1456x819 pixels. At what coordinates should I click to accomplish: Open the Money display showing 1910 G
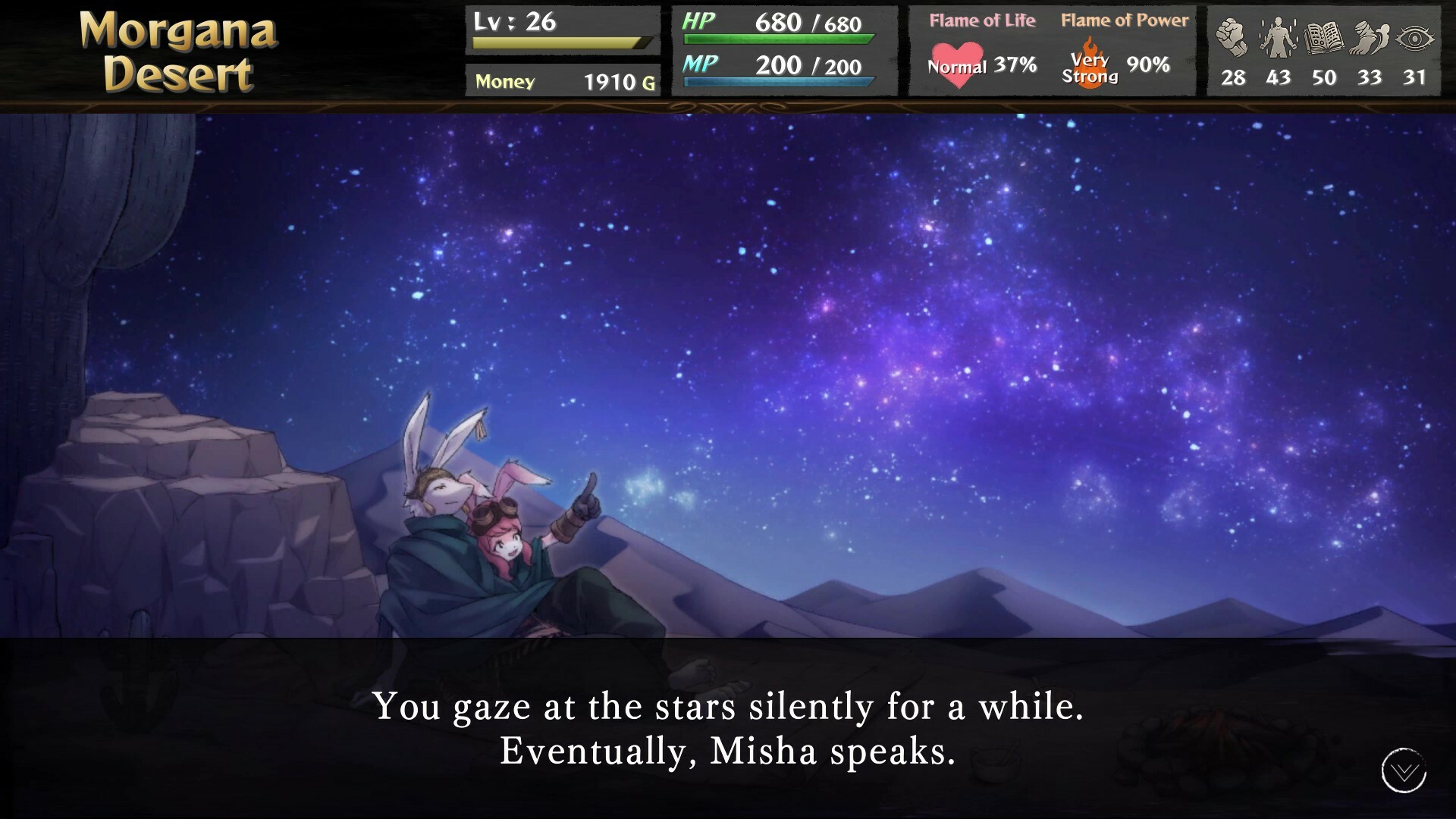click(563, 80)
